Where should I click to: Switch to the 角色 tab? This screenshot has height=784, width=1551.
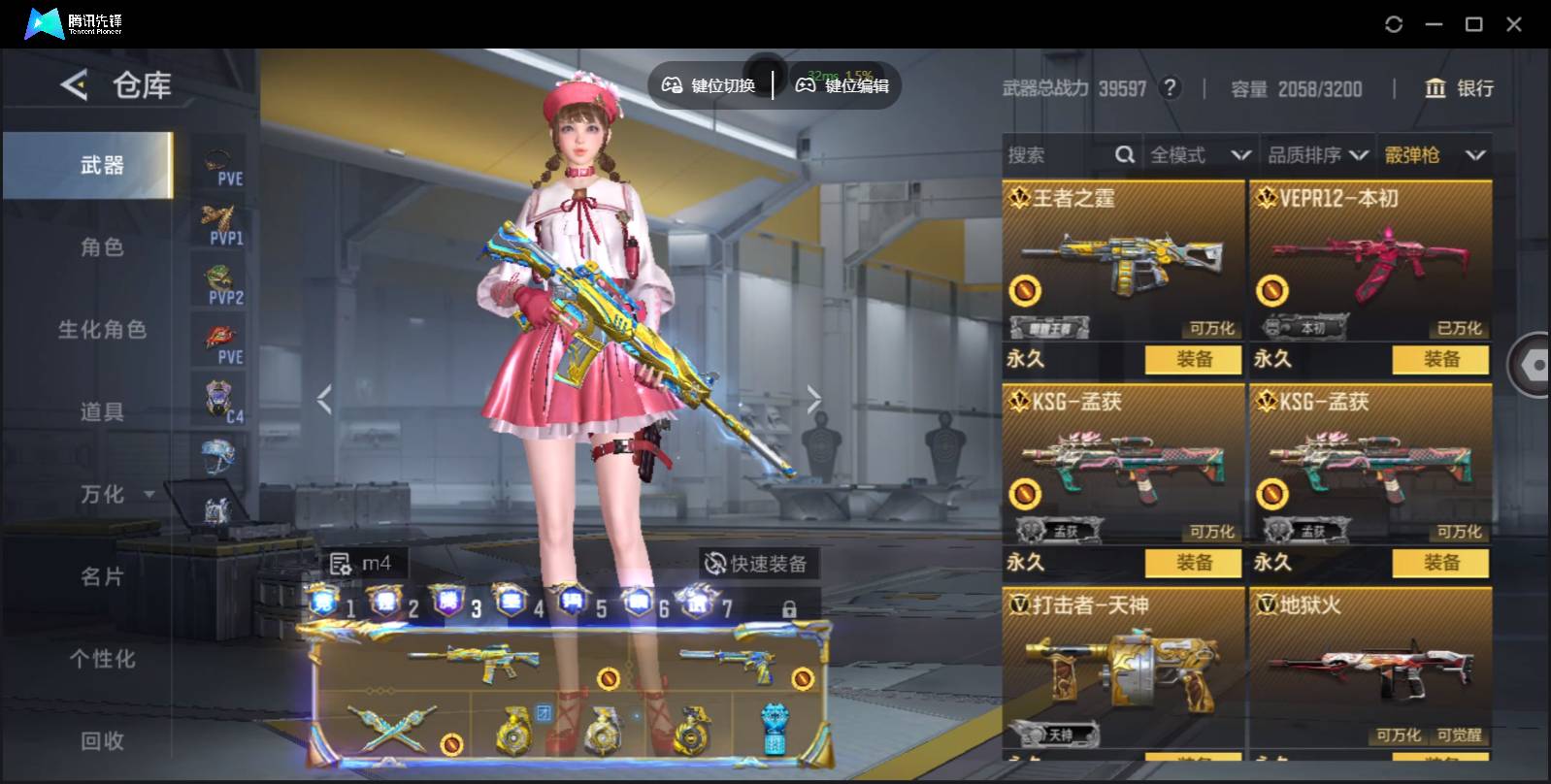[102, 247]
